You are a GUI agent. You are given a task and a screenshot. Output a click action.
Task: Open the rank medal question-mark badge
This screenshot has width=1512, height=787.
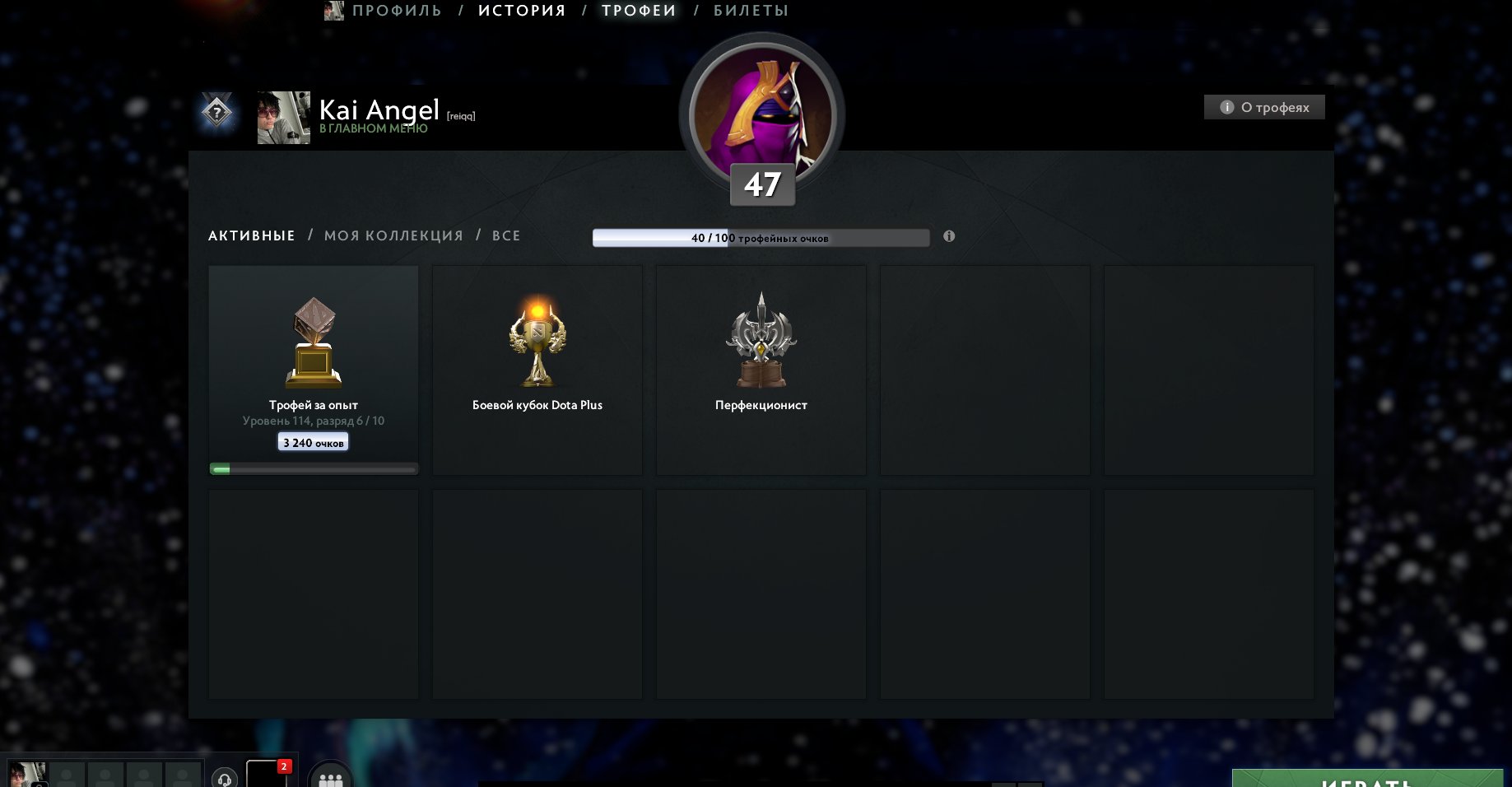(x=217, y=112)
